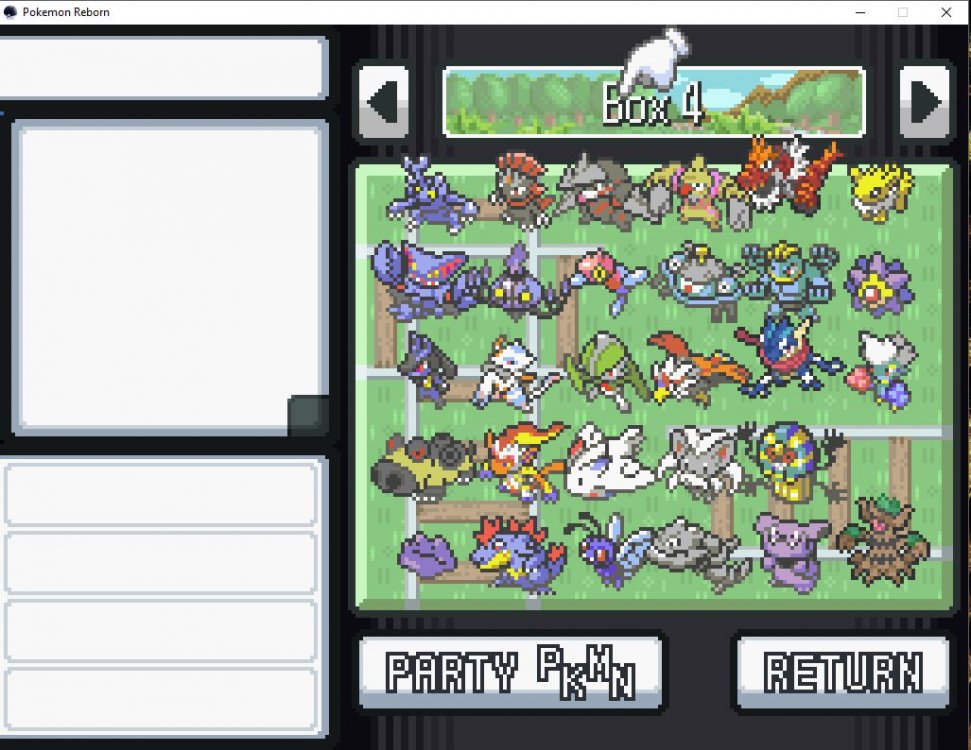Select the Machamp sprite

(790, 272)
